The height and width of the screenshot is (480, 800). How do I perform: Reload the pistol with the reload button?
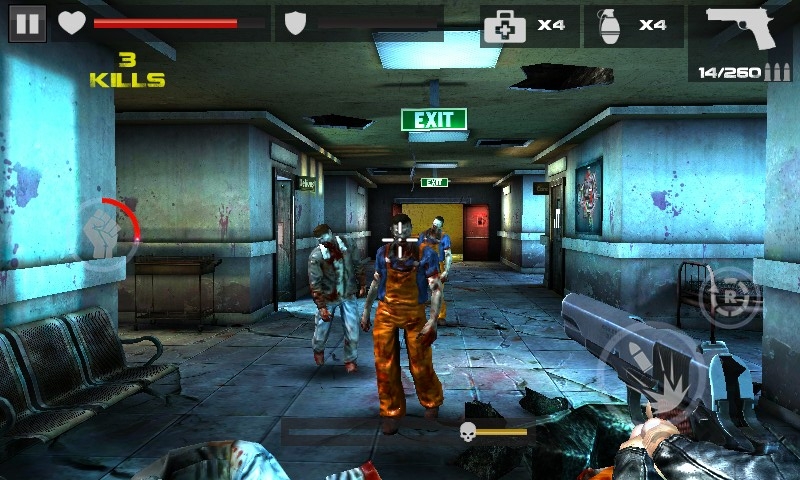[x=726, y=295]
